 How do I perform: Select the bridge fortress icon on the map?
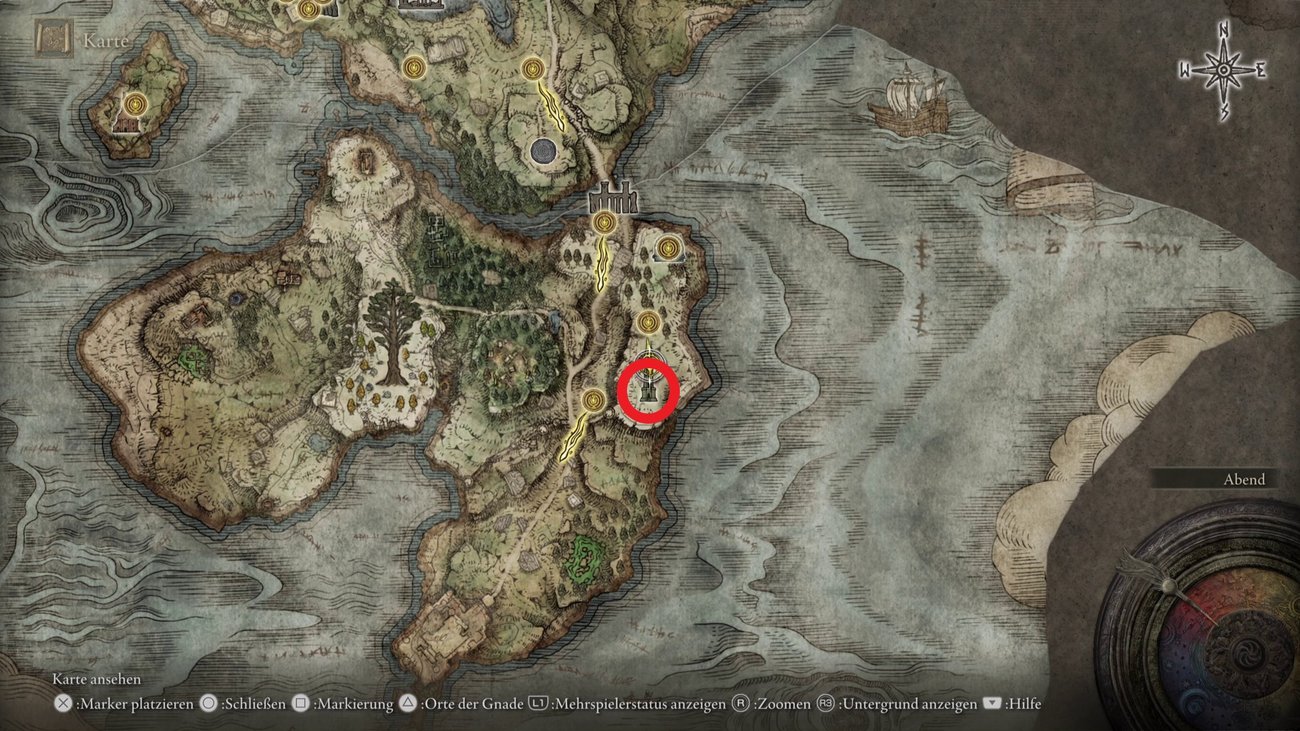[614, 197]
